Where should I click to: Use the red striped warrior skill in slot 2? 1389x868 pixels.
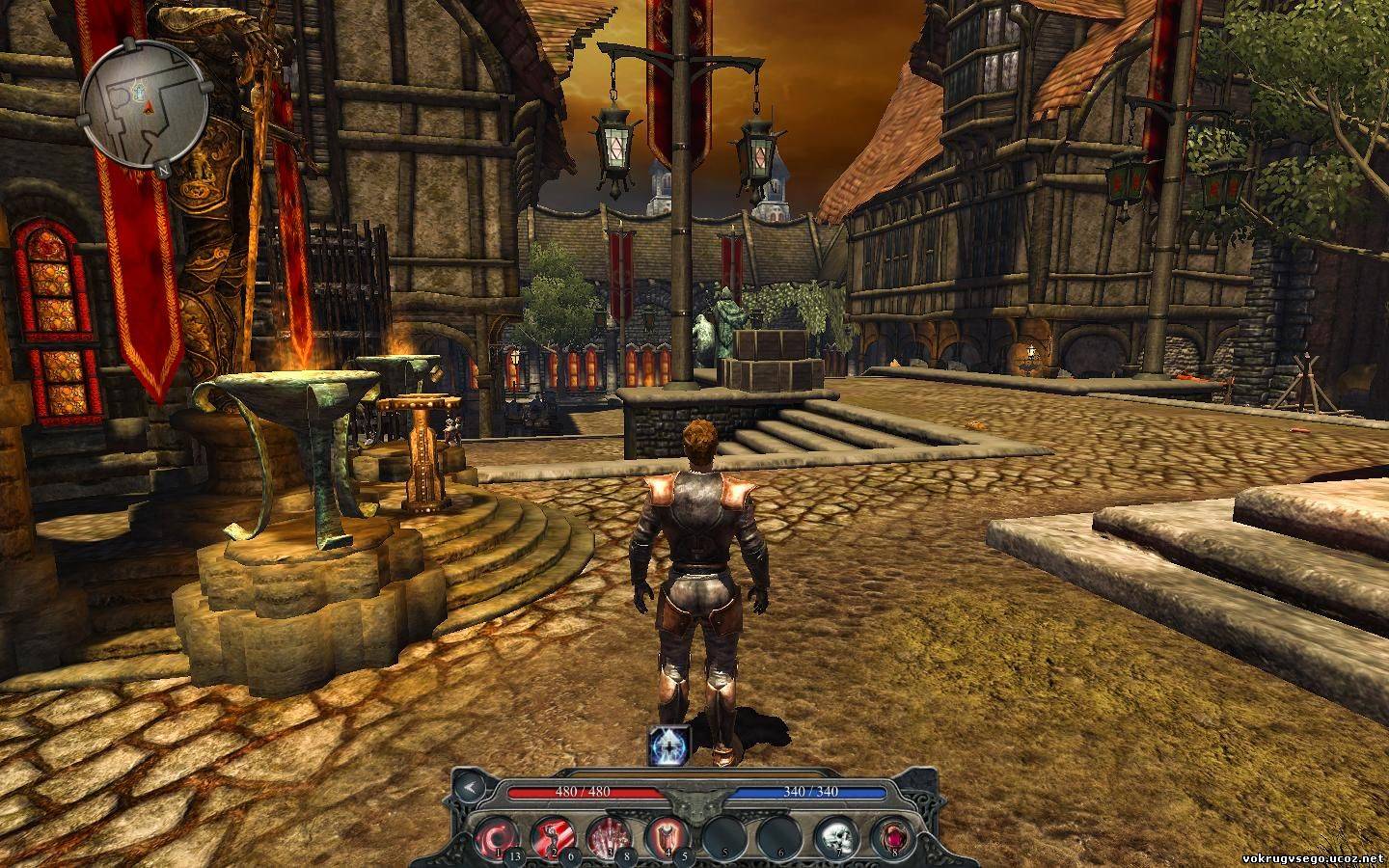(x=554, y=835)
